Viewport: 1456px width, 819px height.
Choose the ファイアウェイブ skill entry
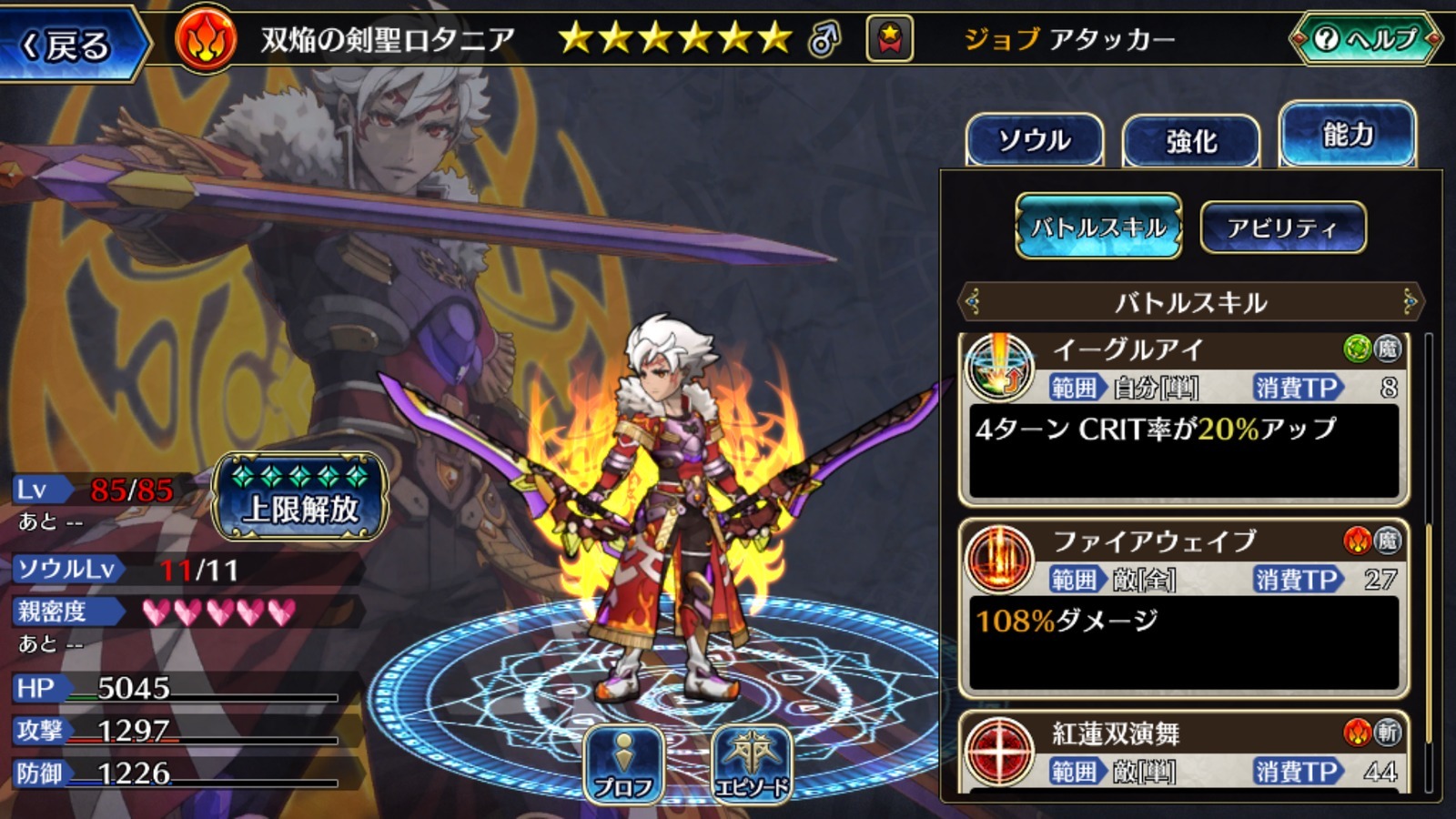[1183, 610]
